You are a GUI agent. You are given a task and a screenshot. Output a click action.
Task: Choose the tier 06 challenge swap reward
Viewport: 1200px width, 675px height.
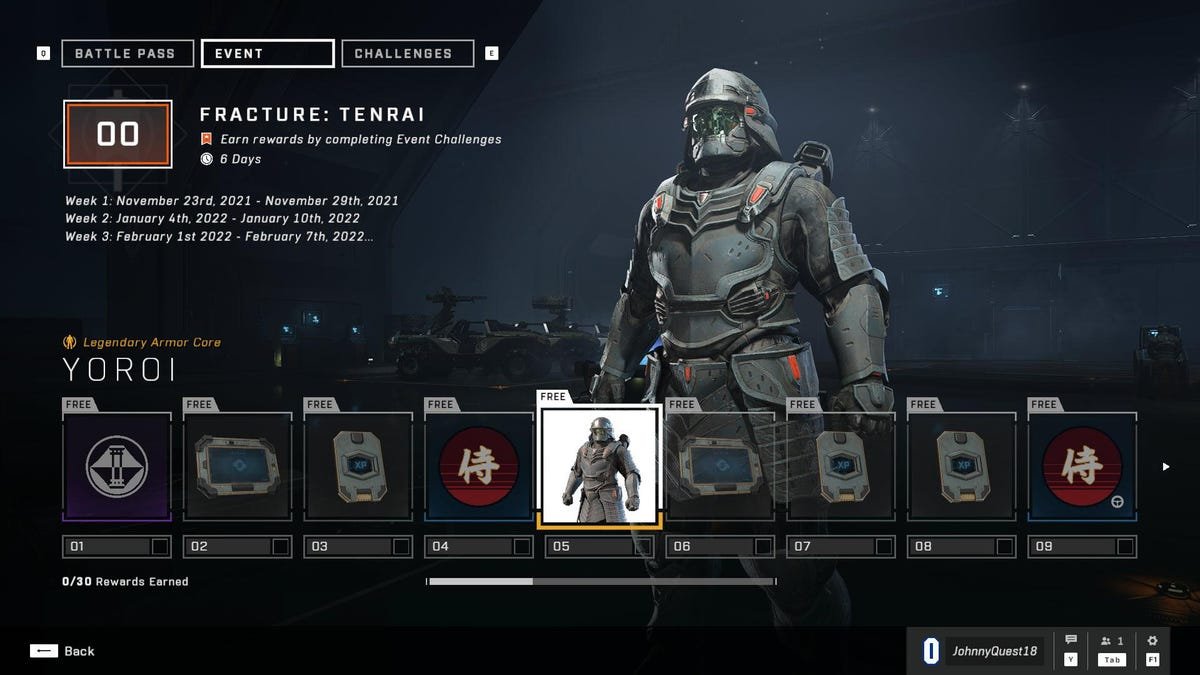coord(720,466)
